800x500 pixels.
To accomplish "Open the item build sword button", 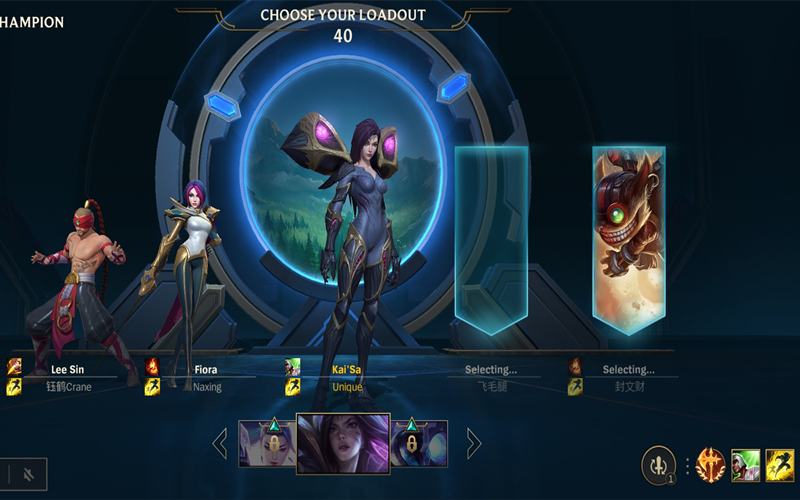I will coord(658,464).
